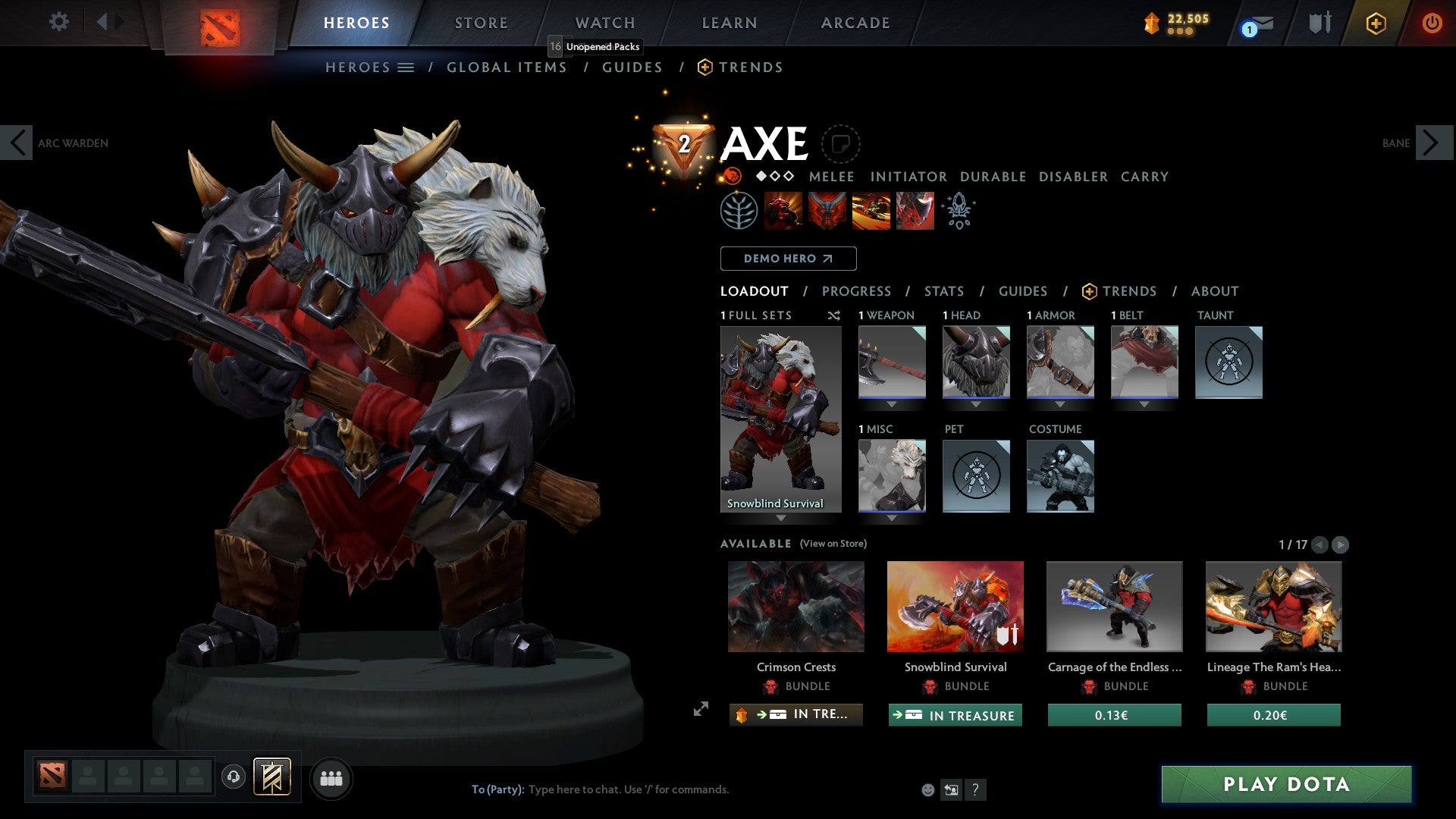Open Aghanim's Scepter upgrade icon
This screenshot has width=1456, height=819.
click(958, 210)
